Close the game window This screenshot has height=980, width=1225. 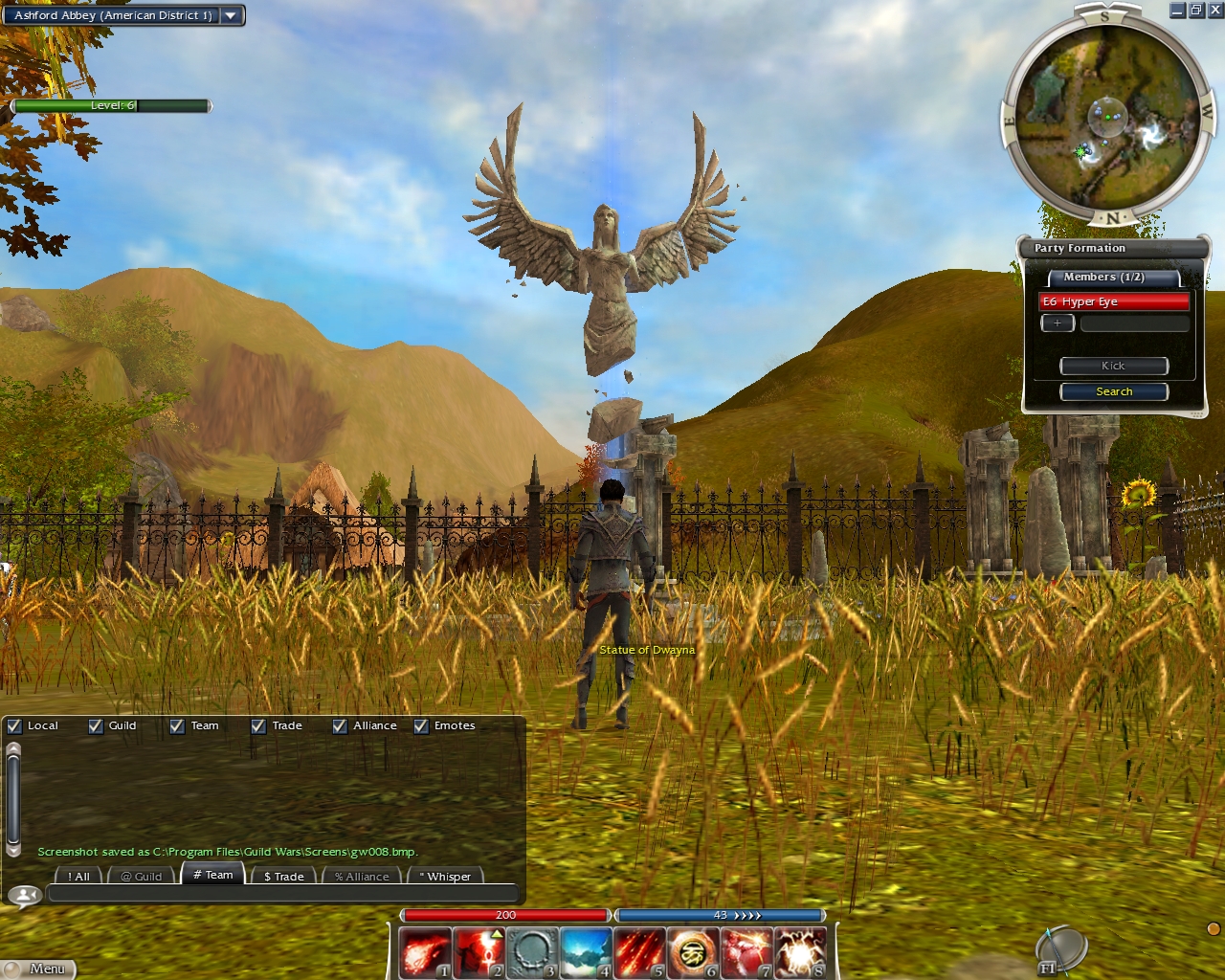(x=1214, y=11)
